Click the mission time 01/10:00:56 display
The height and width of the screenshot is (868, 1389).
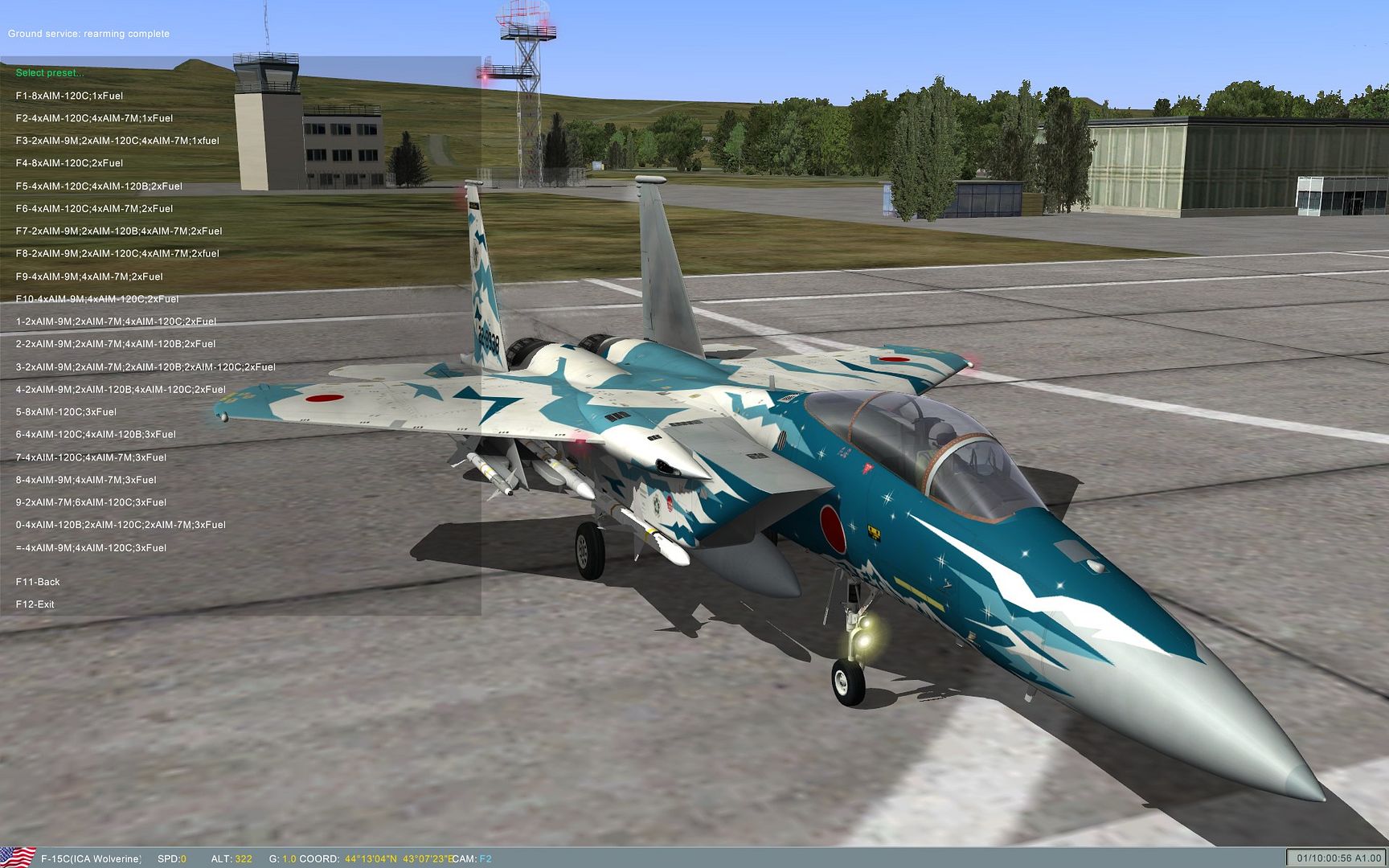[1334, 857]
